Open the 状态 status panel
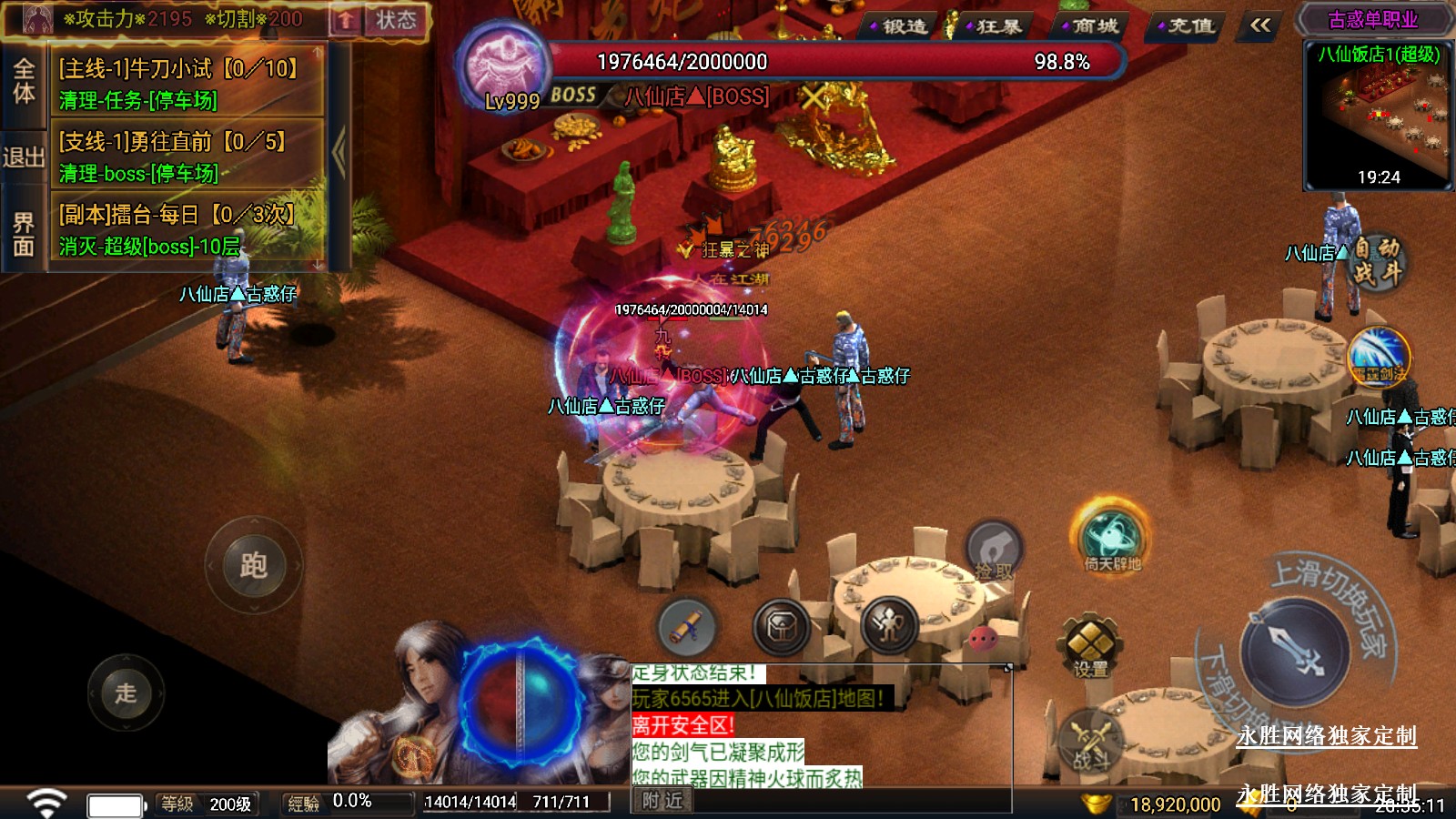 (x=396, y=20)
